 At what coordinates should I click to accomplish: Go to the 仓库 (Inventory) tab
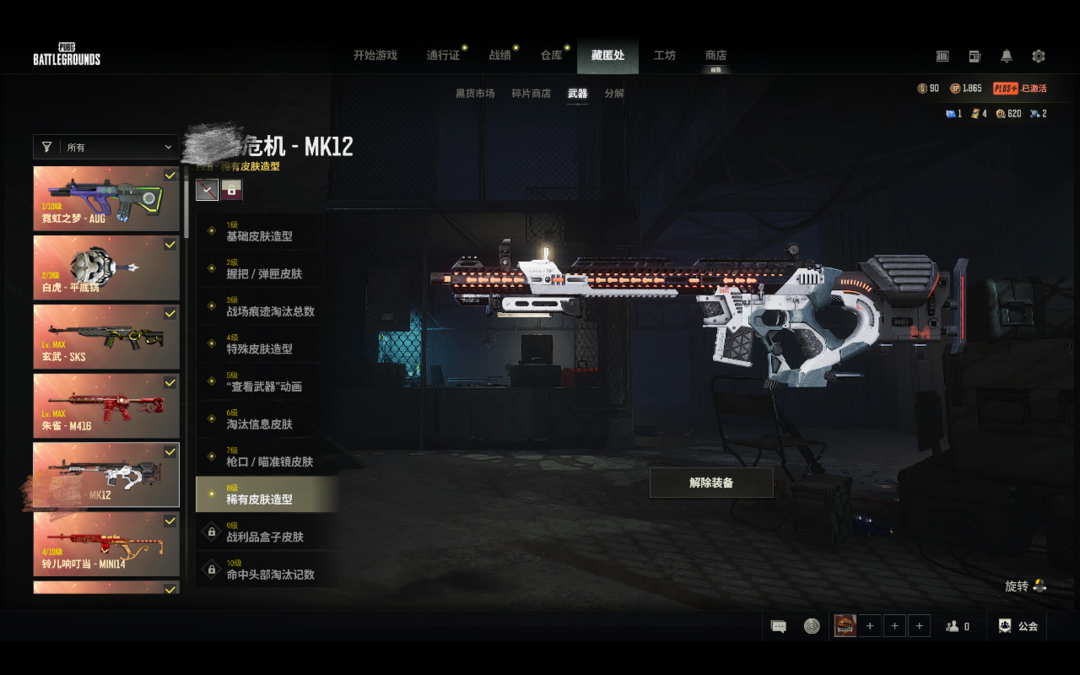(552, 55)
